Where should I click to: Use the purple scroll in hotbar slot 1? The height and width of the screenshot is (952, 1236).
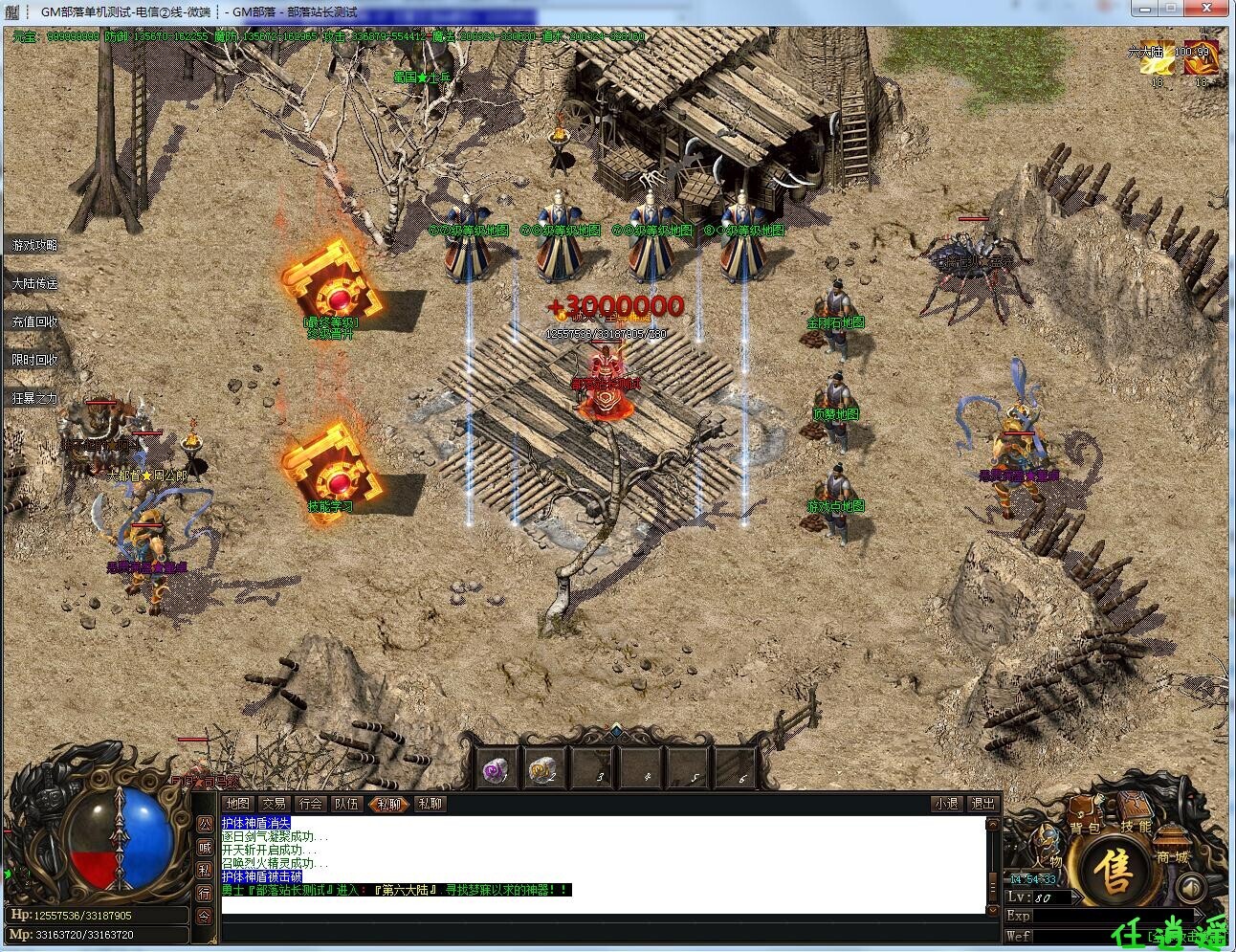coord(496,770)
